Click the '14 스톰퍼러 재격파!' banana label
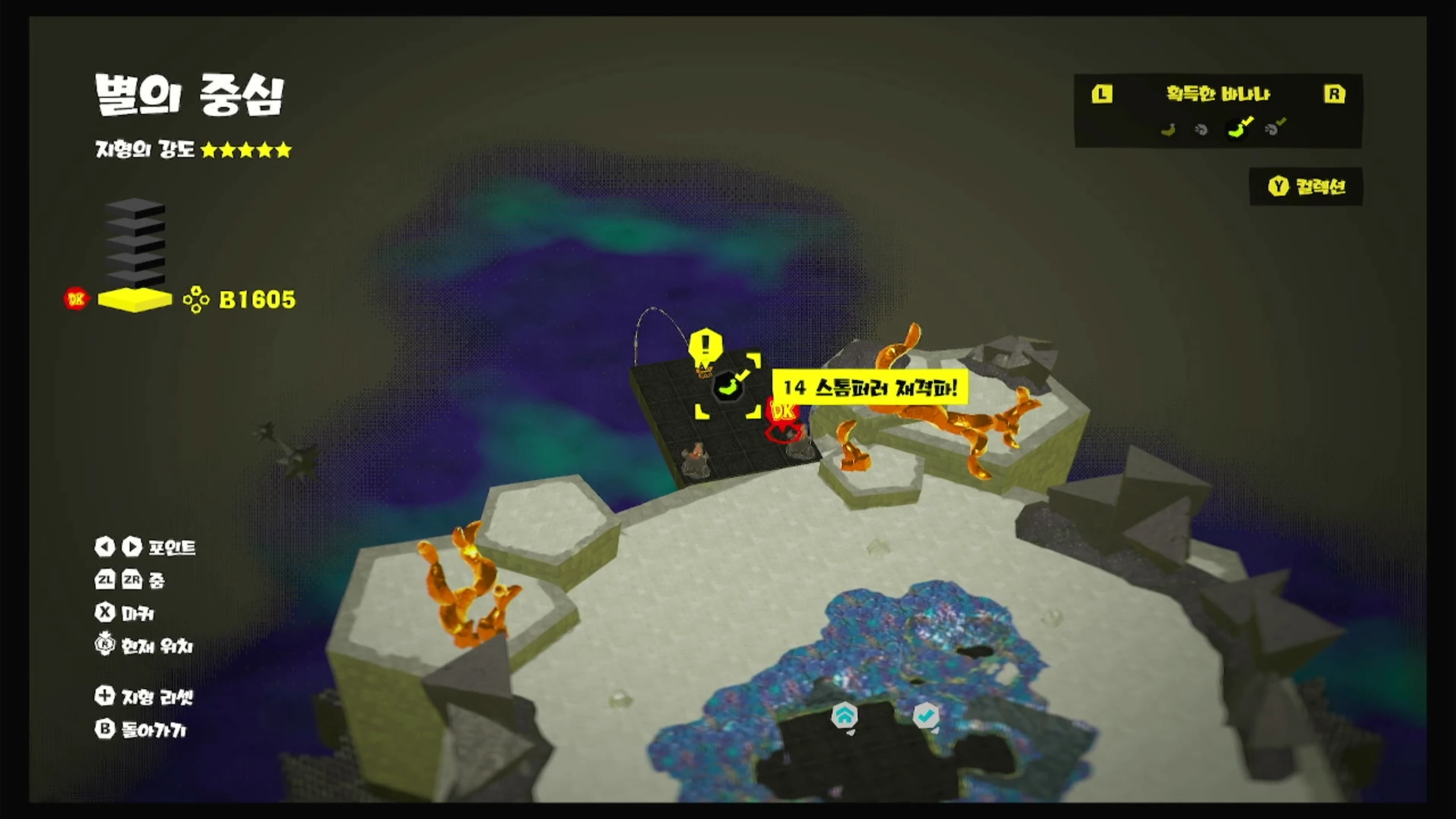 click(870, 388)
